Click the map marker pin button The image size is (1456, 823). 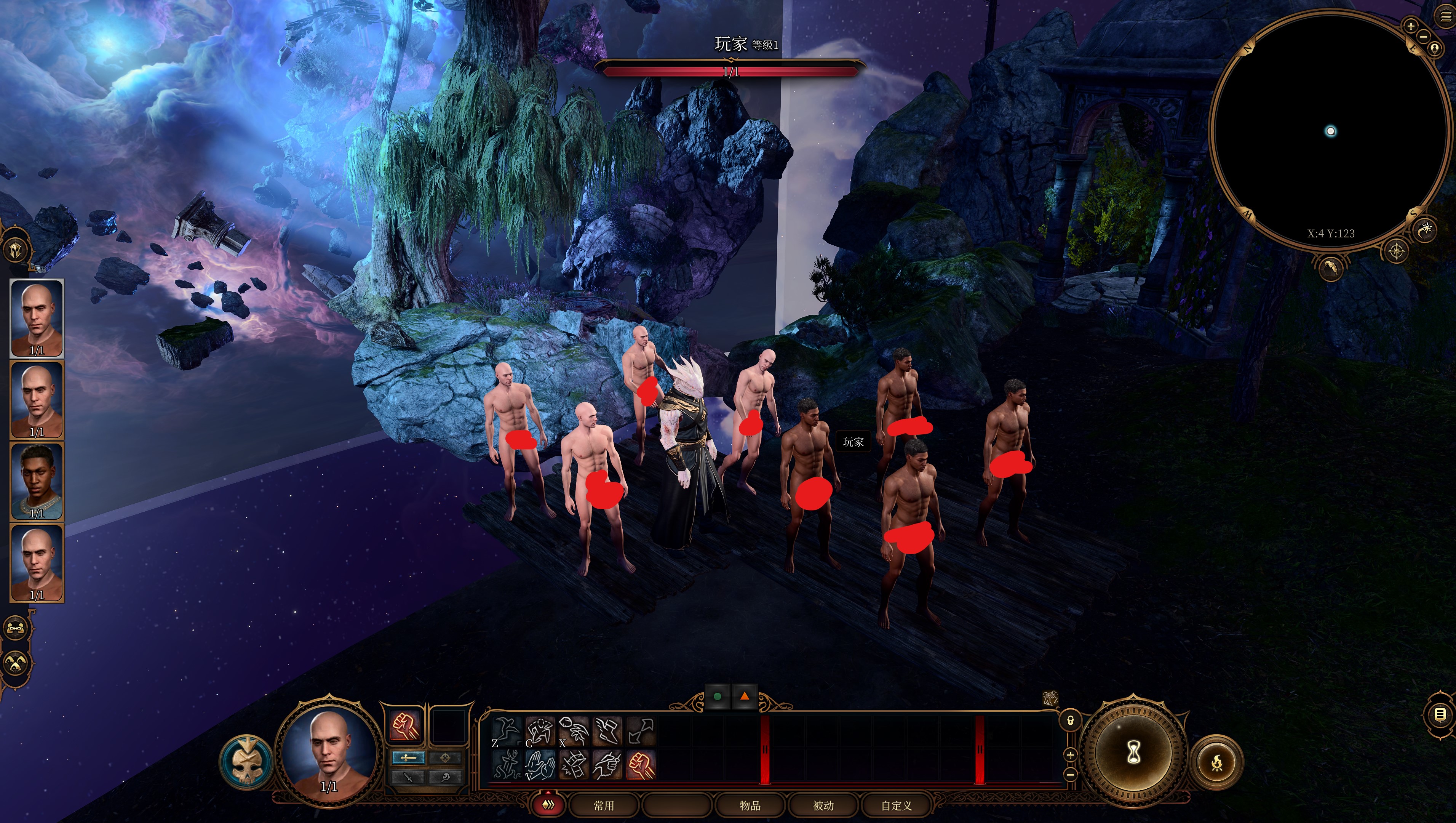[x=1435, y=49]
